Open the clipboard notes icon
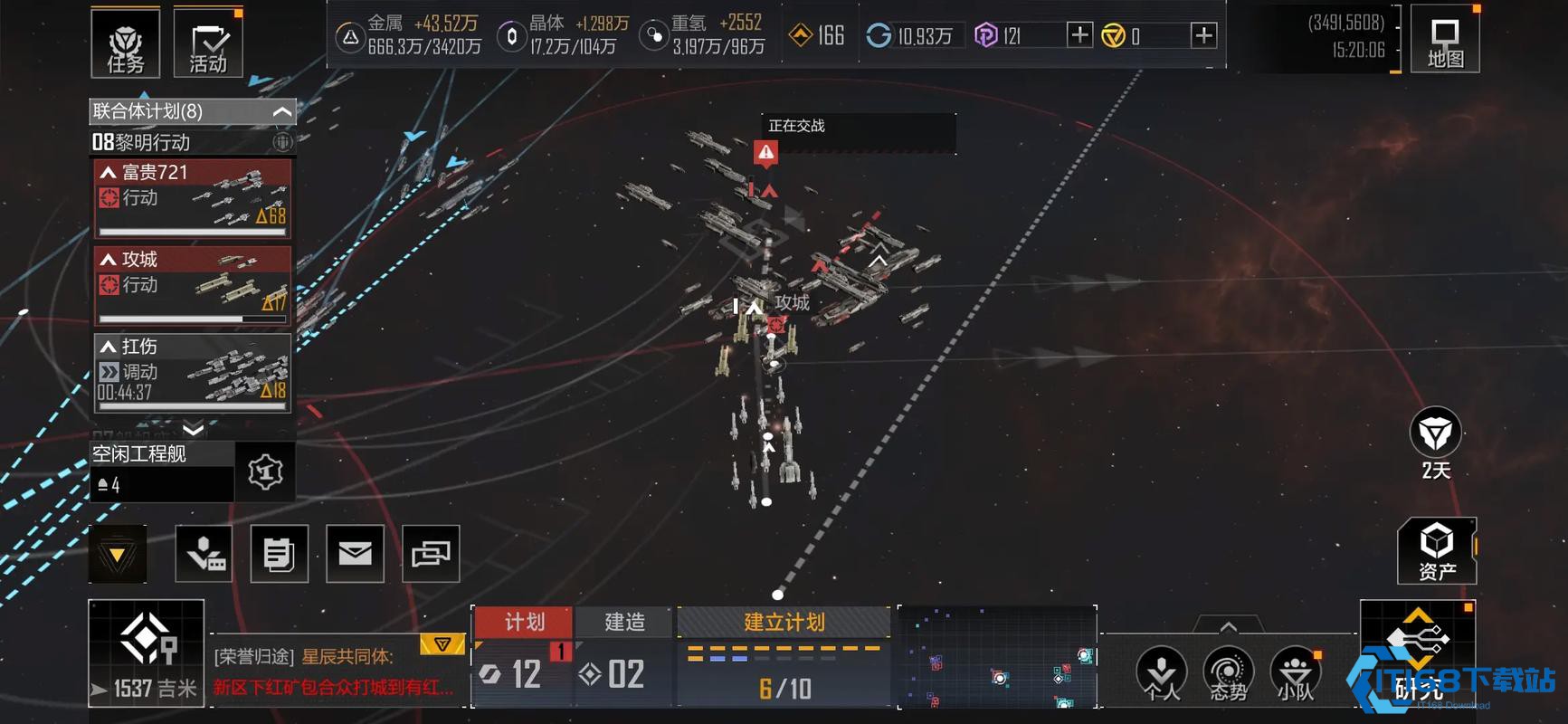The width and height of the screenshot is (1568, 724). (279, 553)
